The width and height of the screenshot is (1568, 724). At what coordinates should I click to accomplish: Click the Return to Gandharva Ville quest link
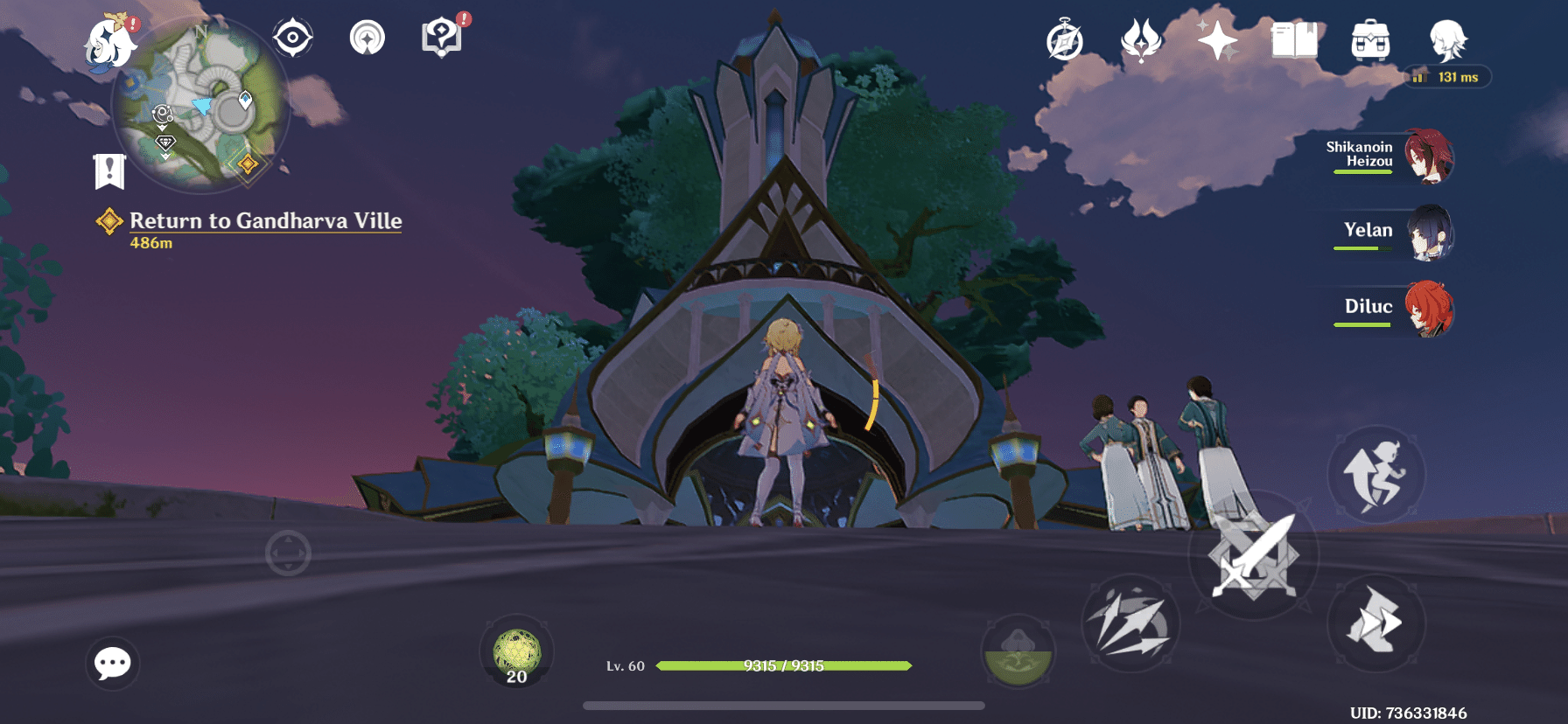264,221
